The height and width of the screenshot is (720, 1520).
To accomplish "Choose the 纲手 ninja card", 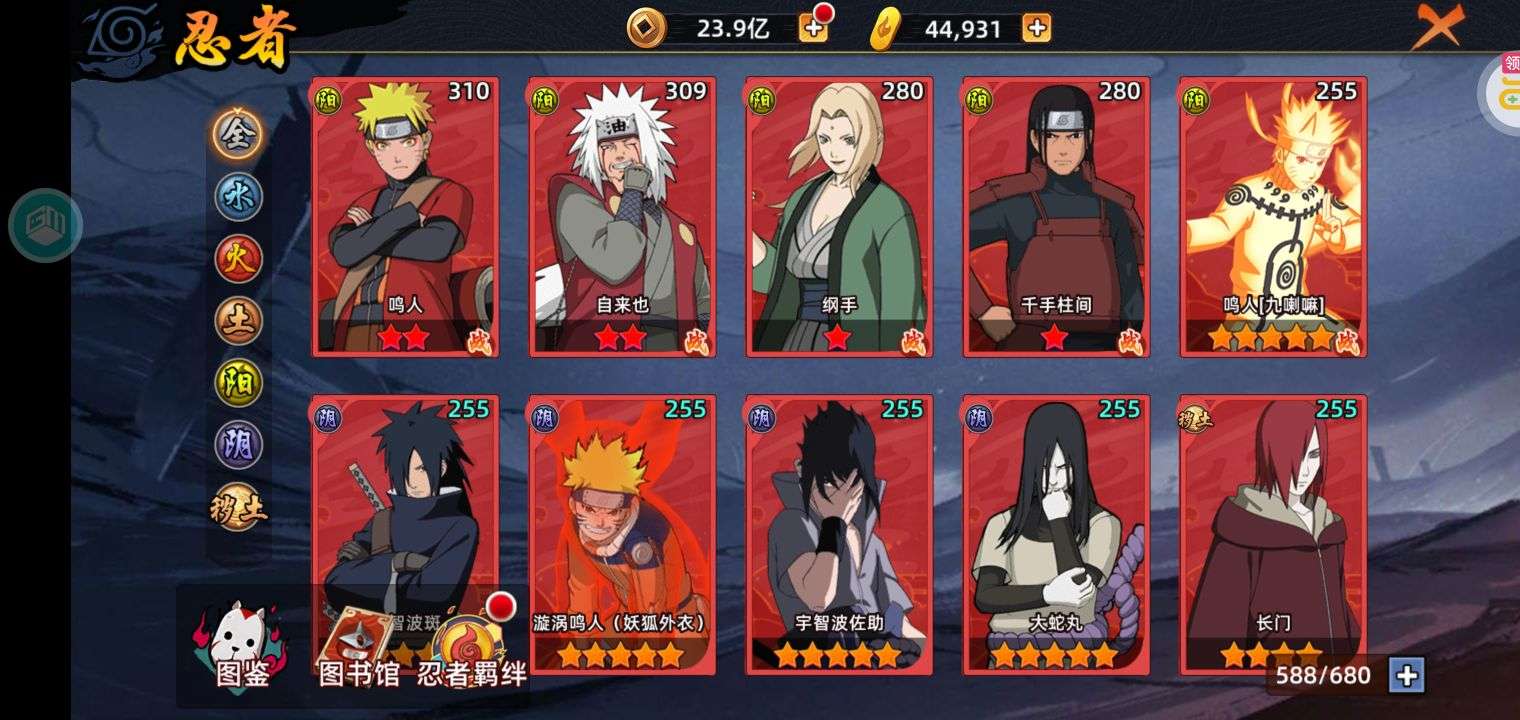I will tap(839, 216).
